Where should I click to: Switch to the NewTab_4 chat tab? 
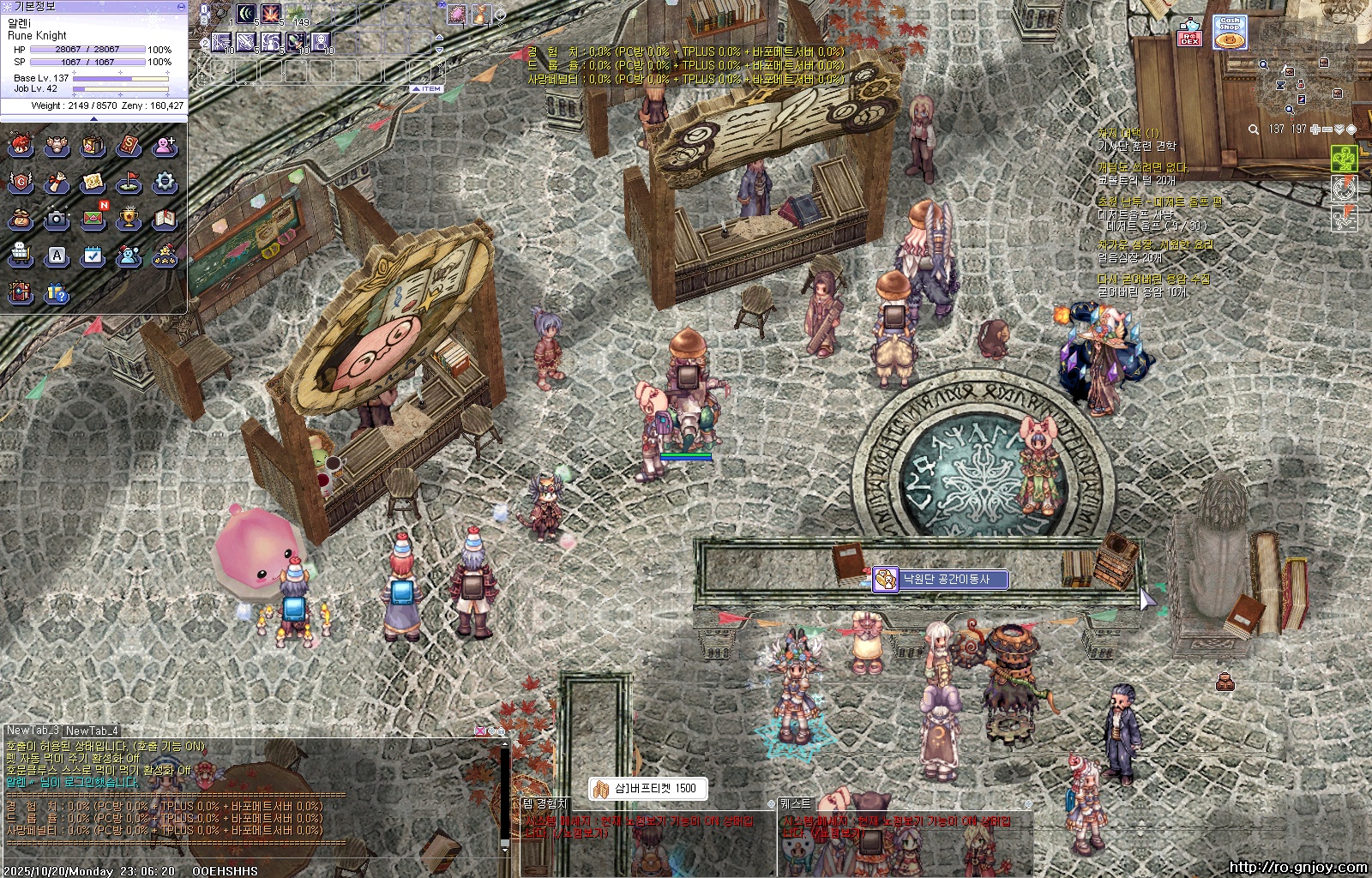pyautogui.click(x=92, y=731)
